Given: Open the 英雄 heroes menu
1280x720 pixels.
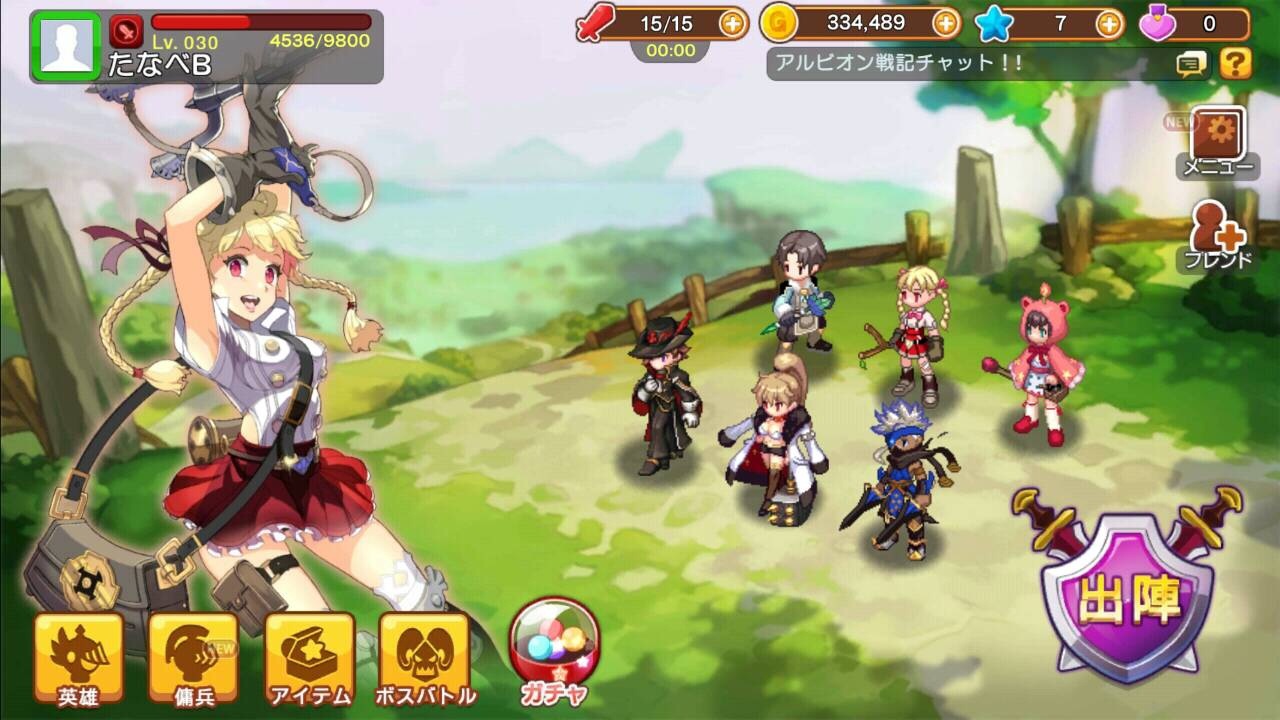Looking at the screenshot, I should click(x=79, y=658).
